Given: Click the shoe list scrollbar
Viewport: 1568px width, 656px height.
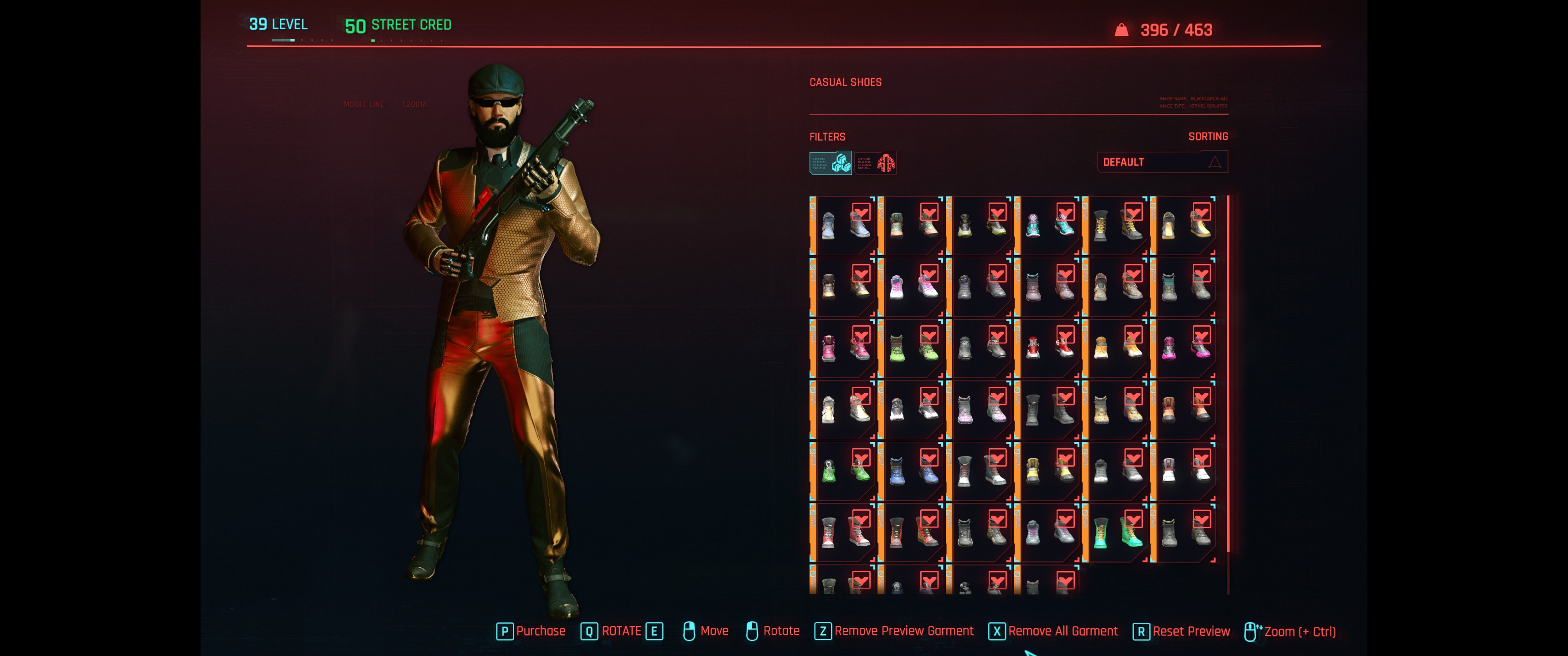Looking at the screenshot, I should pos(1228,377).
